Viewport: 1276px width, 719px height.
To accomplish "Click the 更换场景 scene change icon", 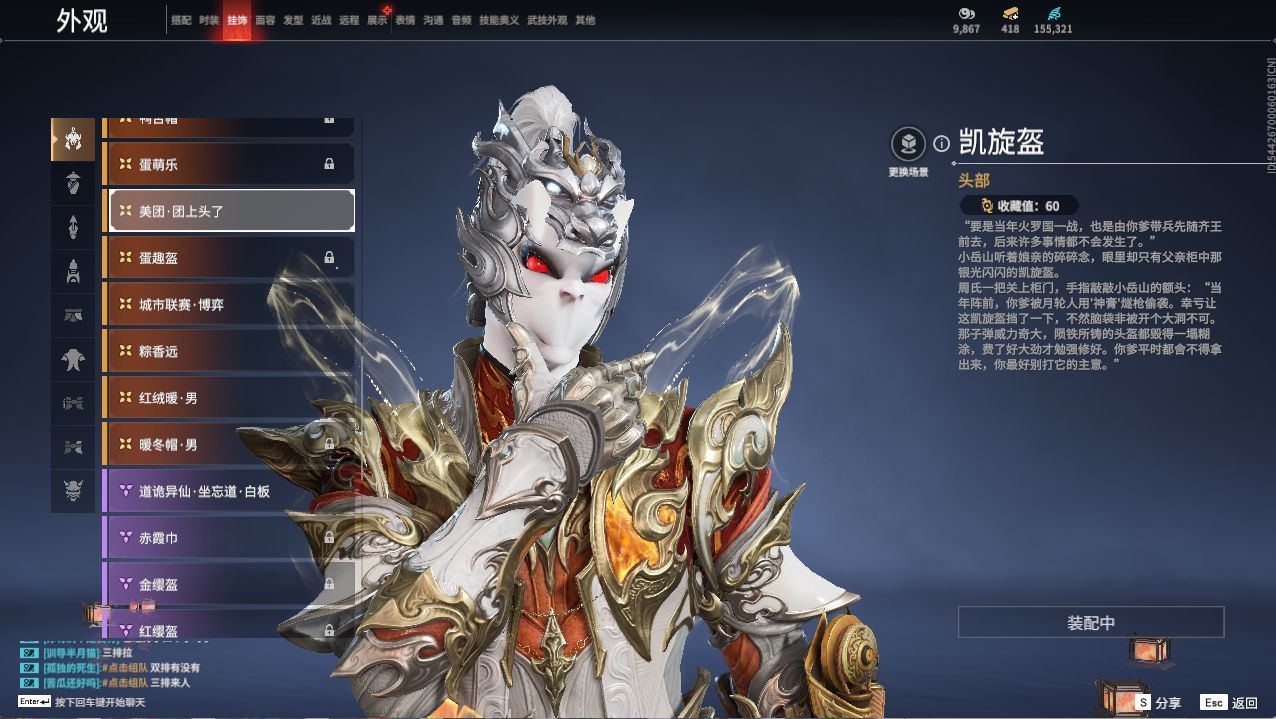I will [908, 145].
